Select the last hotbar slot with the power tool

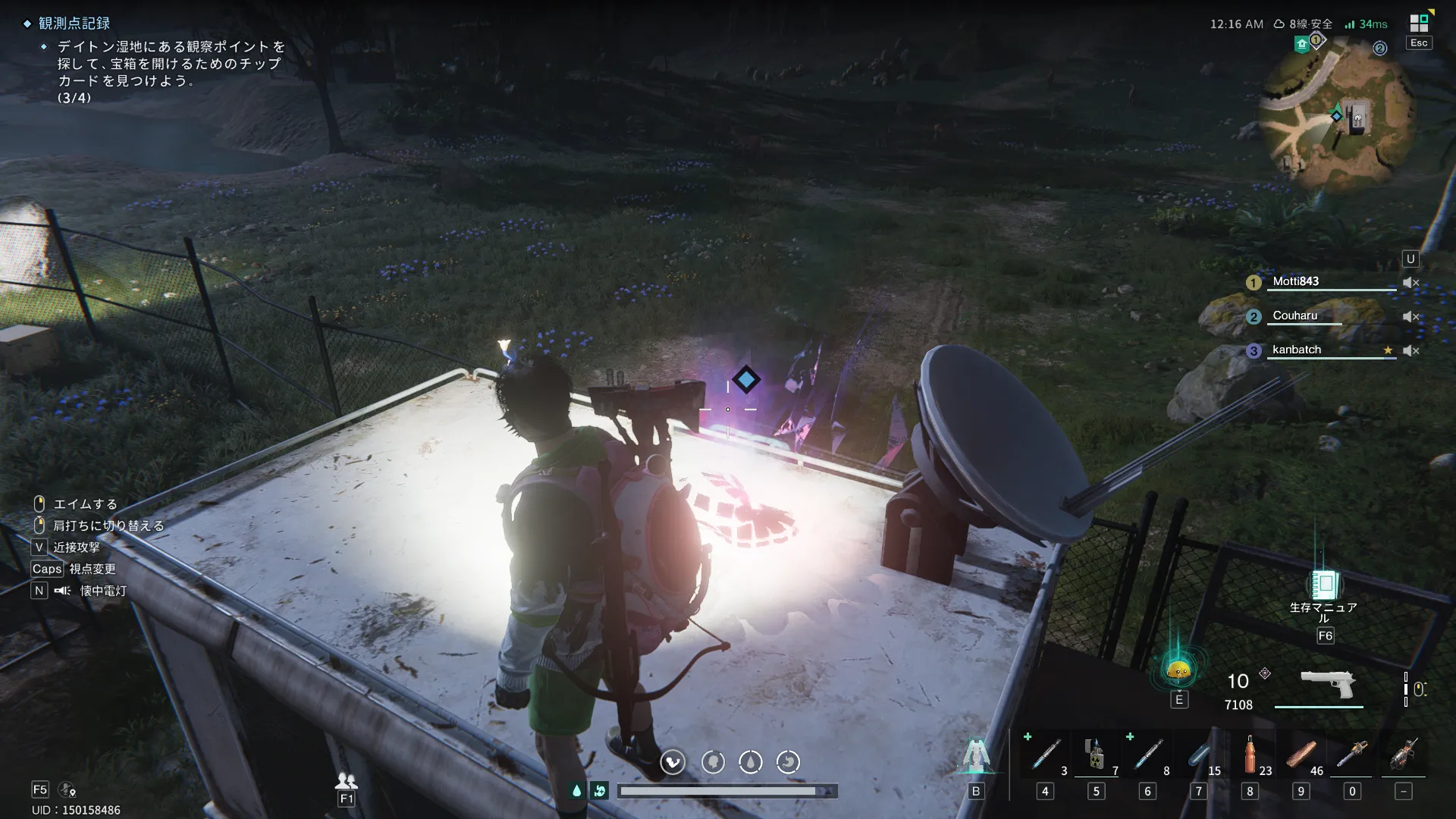tap(1404, 755)
